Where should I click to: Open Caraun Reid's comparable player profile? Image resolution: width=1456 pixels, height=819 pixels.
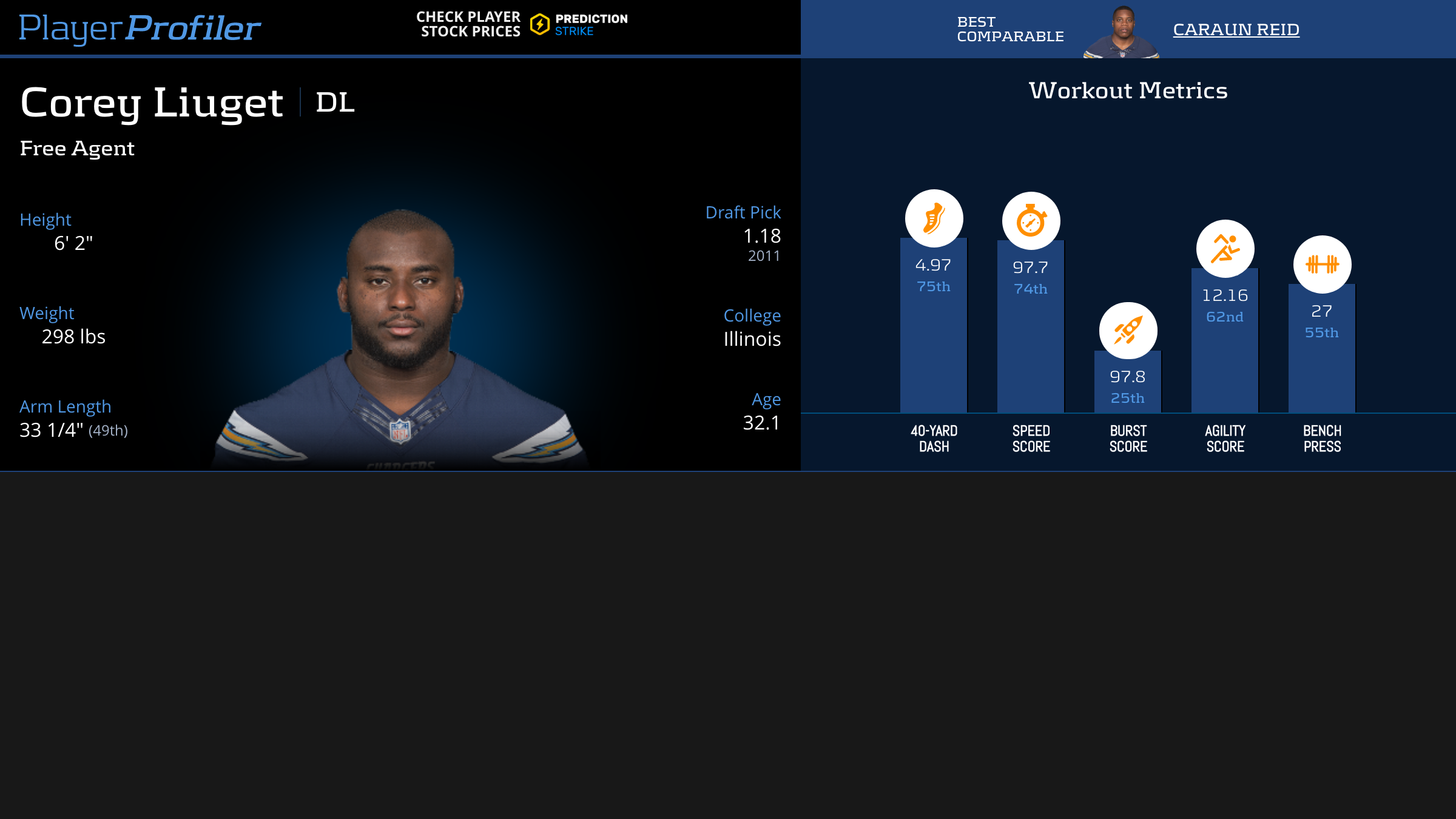click(1236, 29)
